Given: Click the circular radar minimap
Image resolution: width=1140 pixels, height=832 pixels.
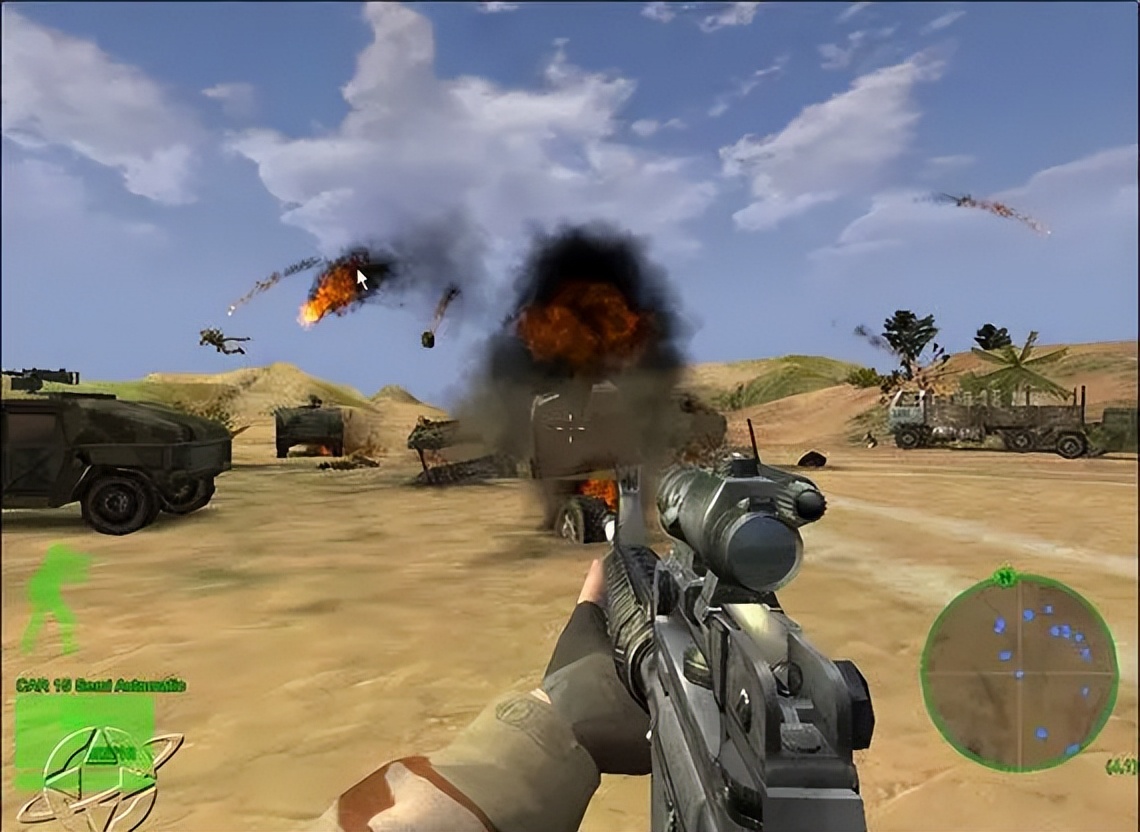Looking at the screenshot, I should pos(1018,673).
